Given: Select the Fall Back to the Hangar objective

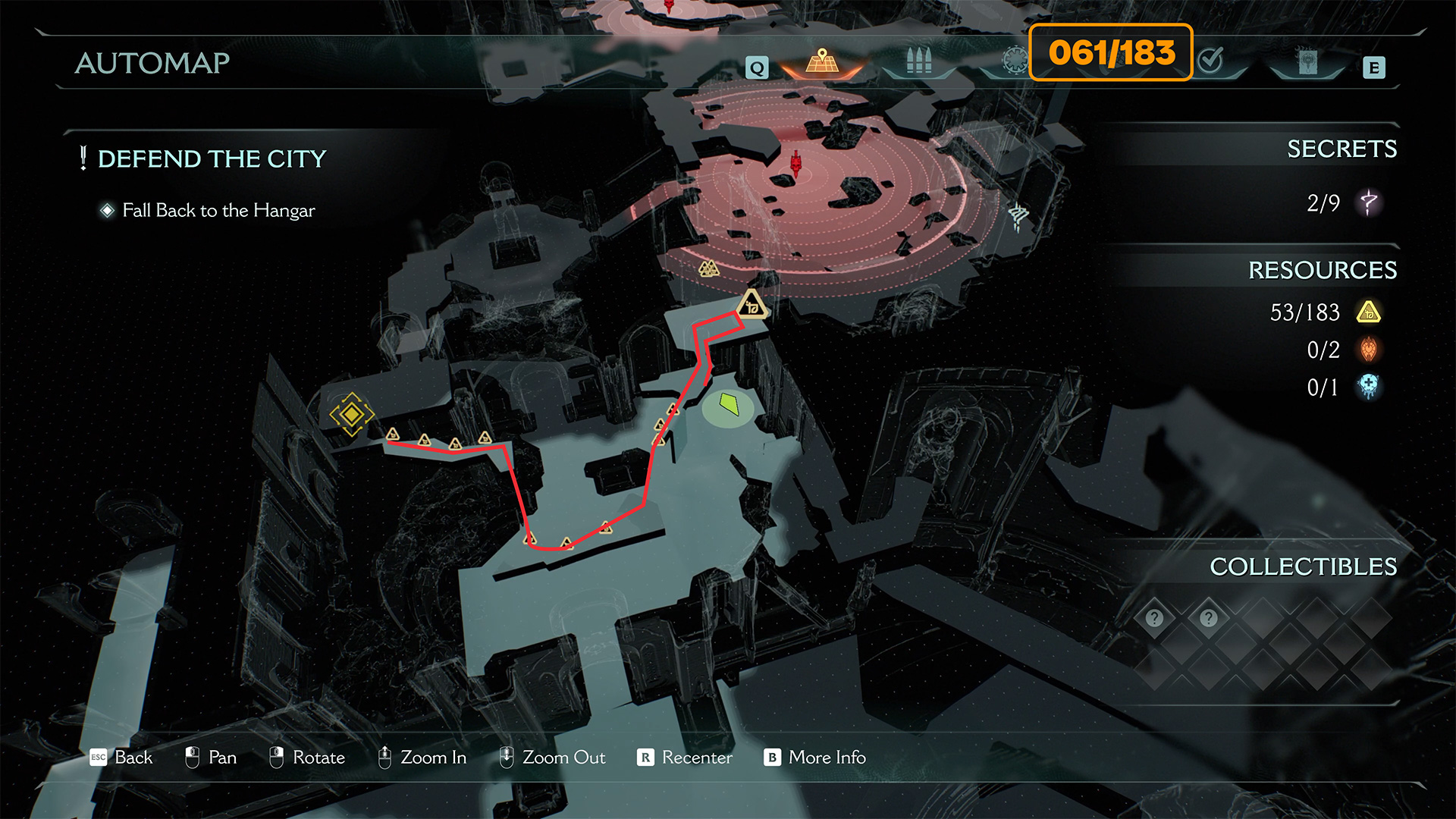Looking at the screenshot, I should pyautogui.click(x=218, y=210).
